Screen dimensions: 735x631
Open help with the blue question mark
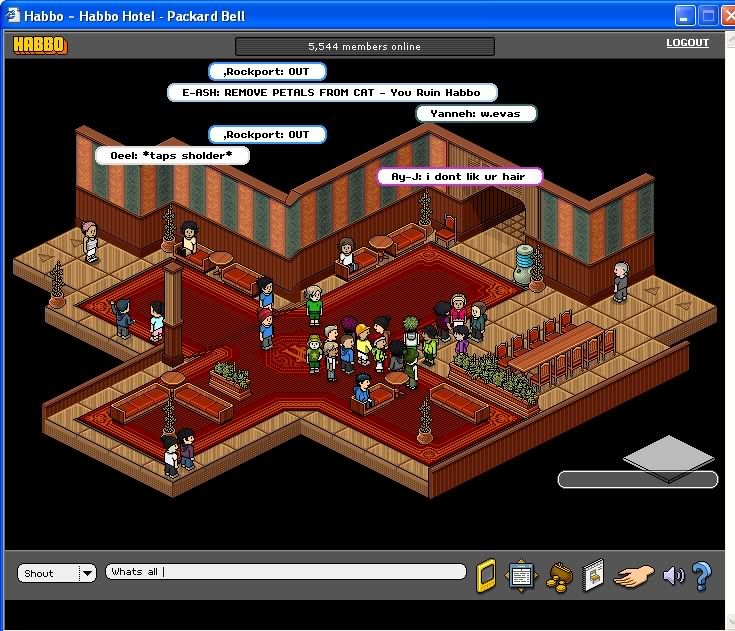pos(701,575)
